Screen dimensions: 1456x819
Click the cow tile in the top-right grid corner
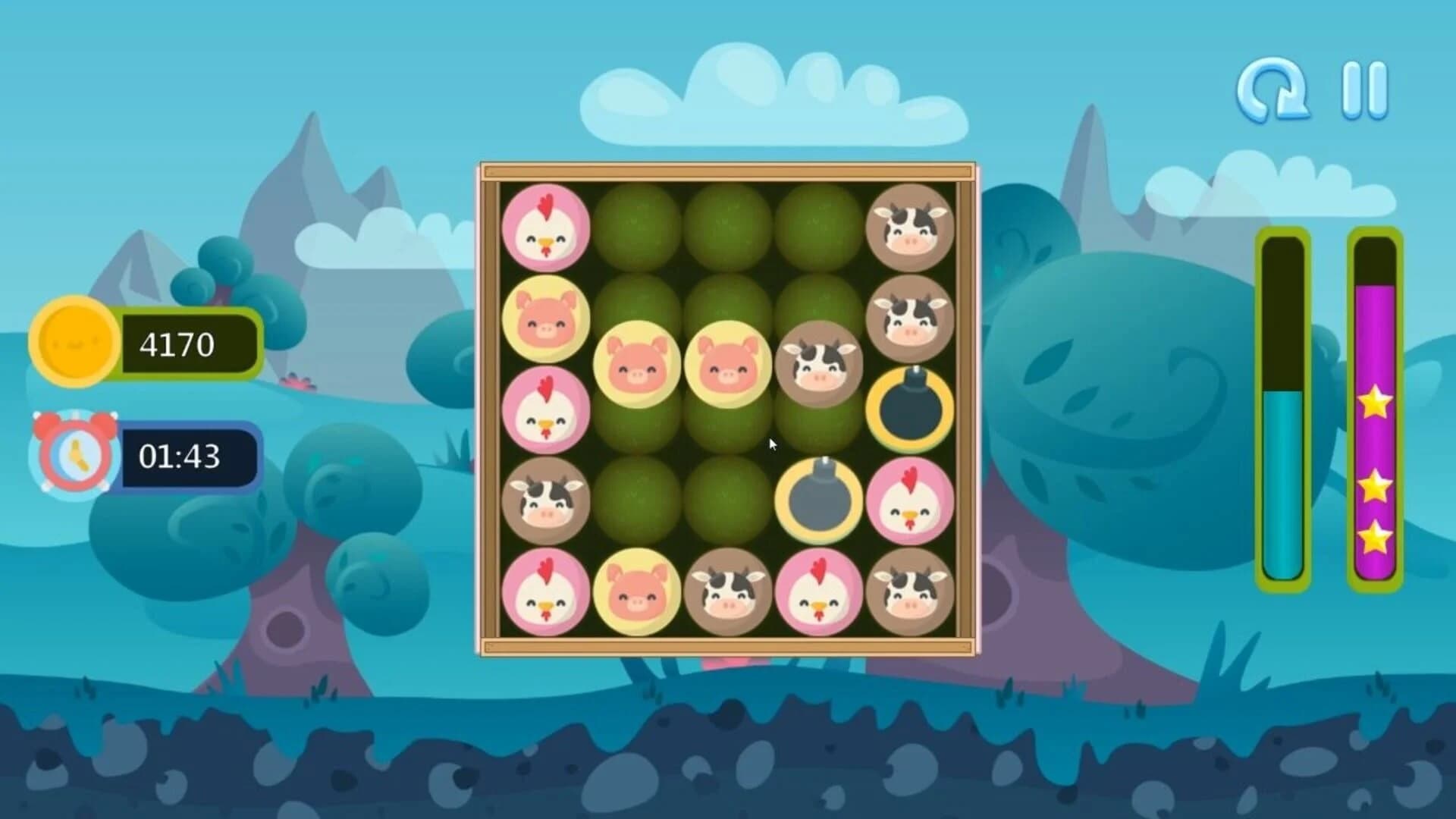[912, 227]
